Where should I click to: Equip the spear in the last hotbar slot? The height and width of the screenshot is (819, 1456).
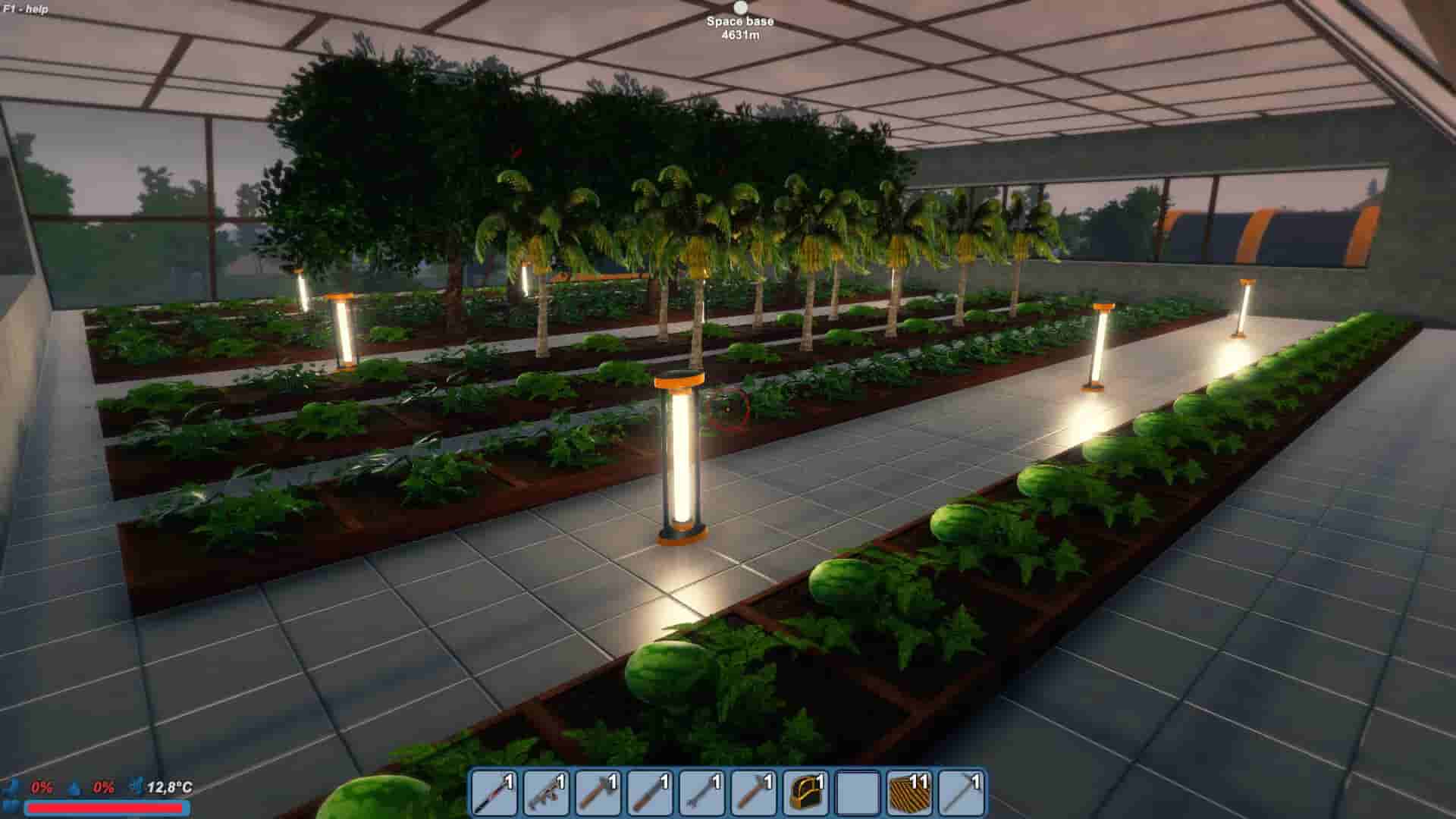click(961, 792)
